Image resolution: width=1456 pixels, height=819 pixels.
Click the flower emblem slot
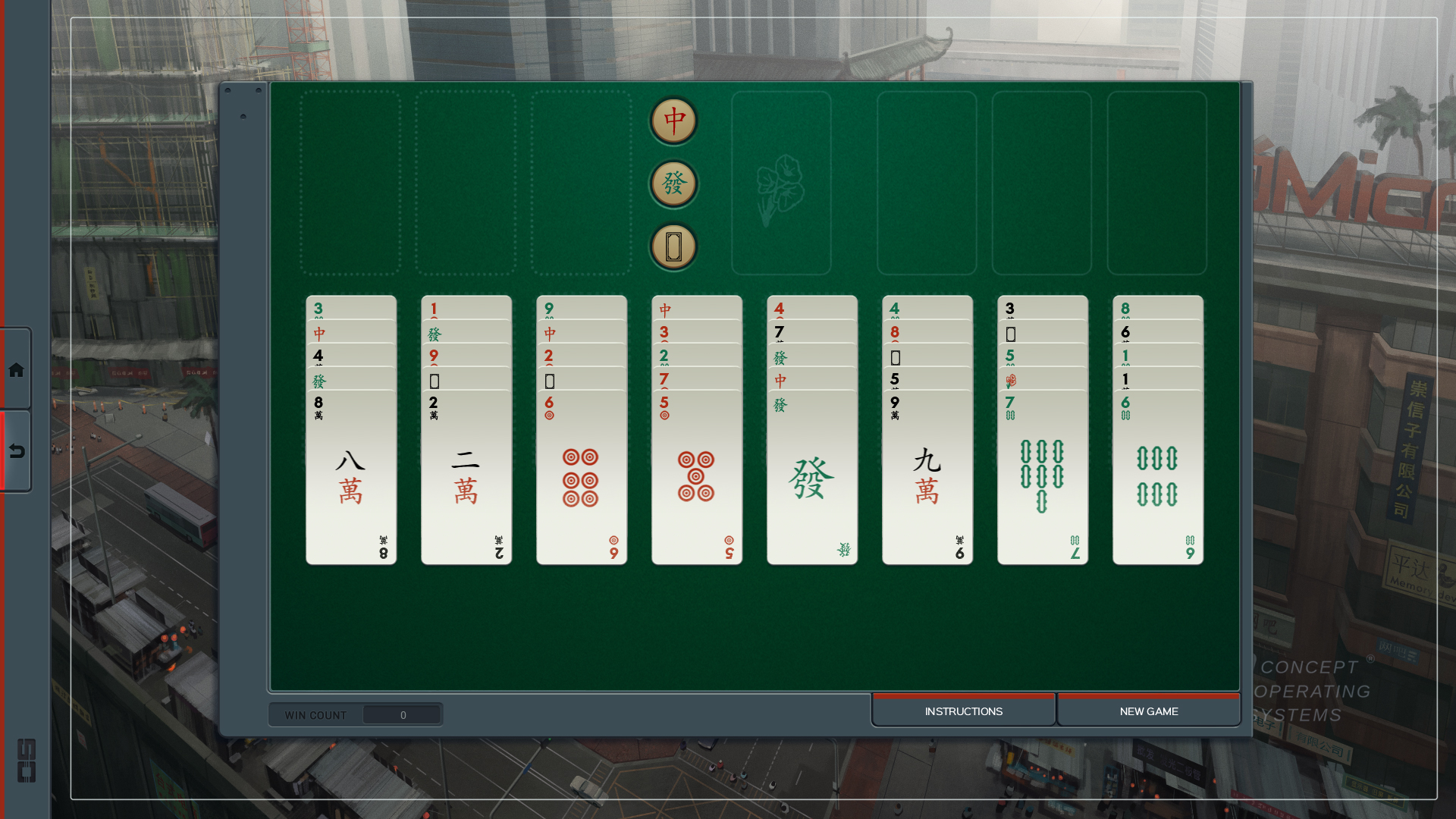click(x=781, y=182)
